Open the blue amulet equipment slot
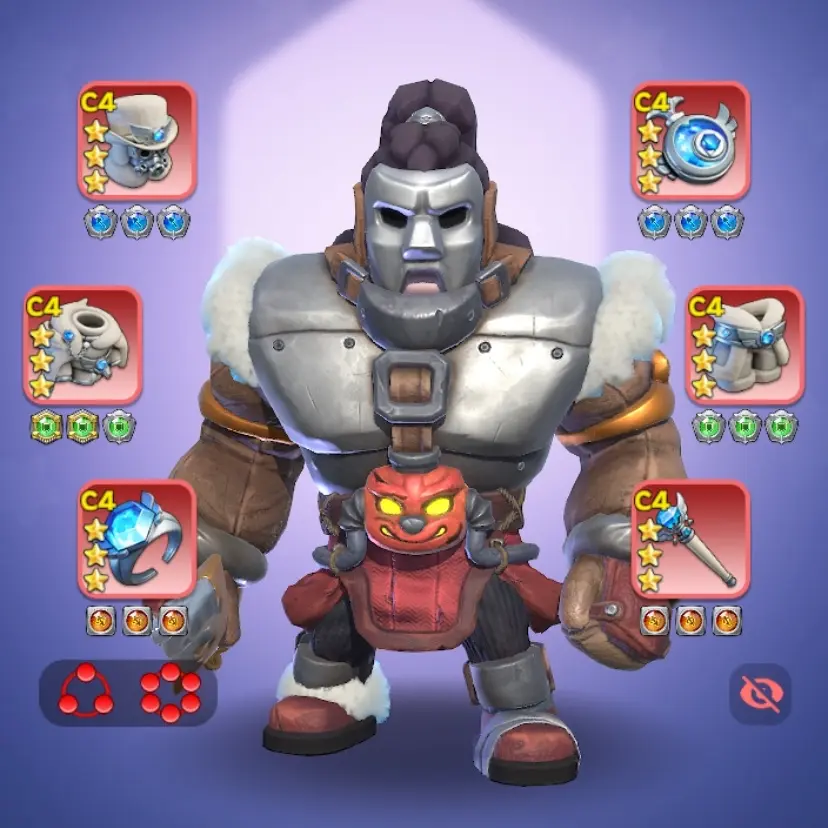The height and width of the screenshot is (828, 828). (x=690, y=142)
